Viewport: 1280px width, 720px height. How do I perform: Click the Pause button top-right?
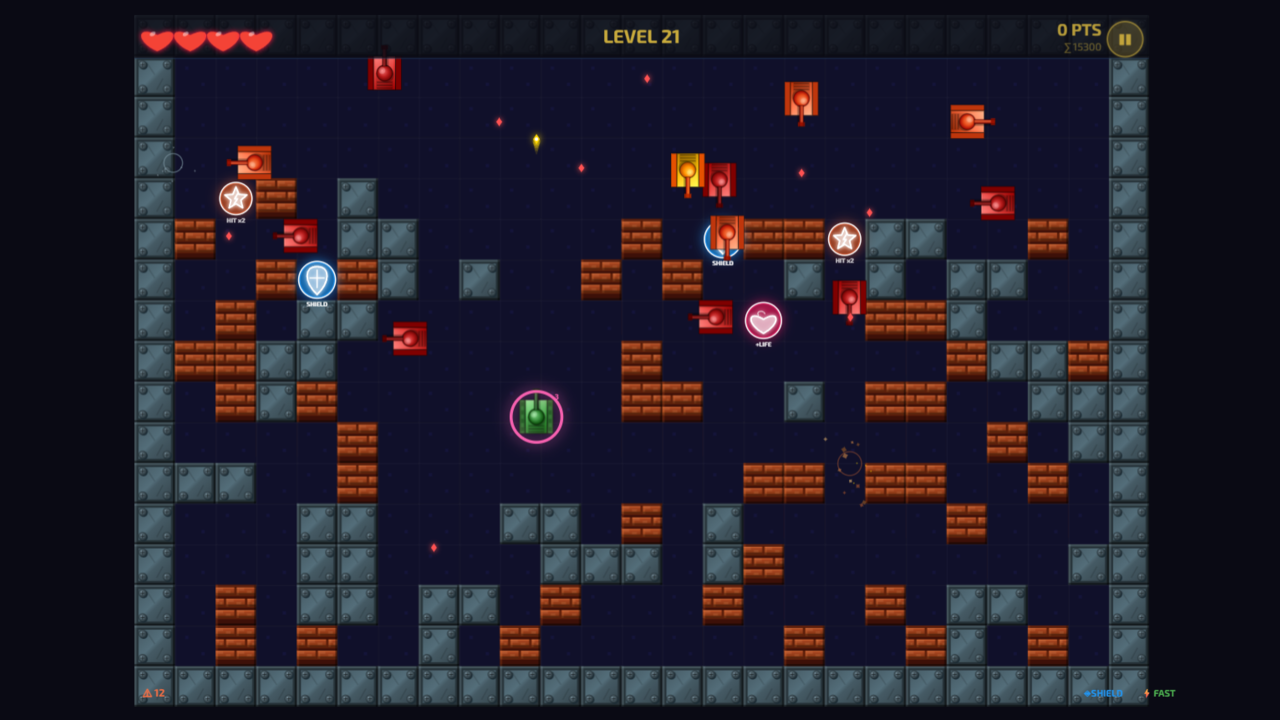click(1125, 39)
